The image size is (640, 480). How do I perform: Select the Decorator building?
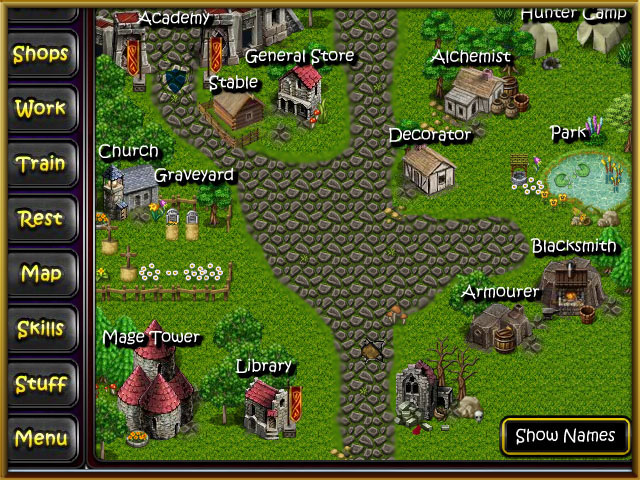click(429, 169)
